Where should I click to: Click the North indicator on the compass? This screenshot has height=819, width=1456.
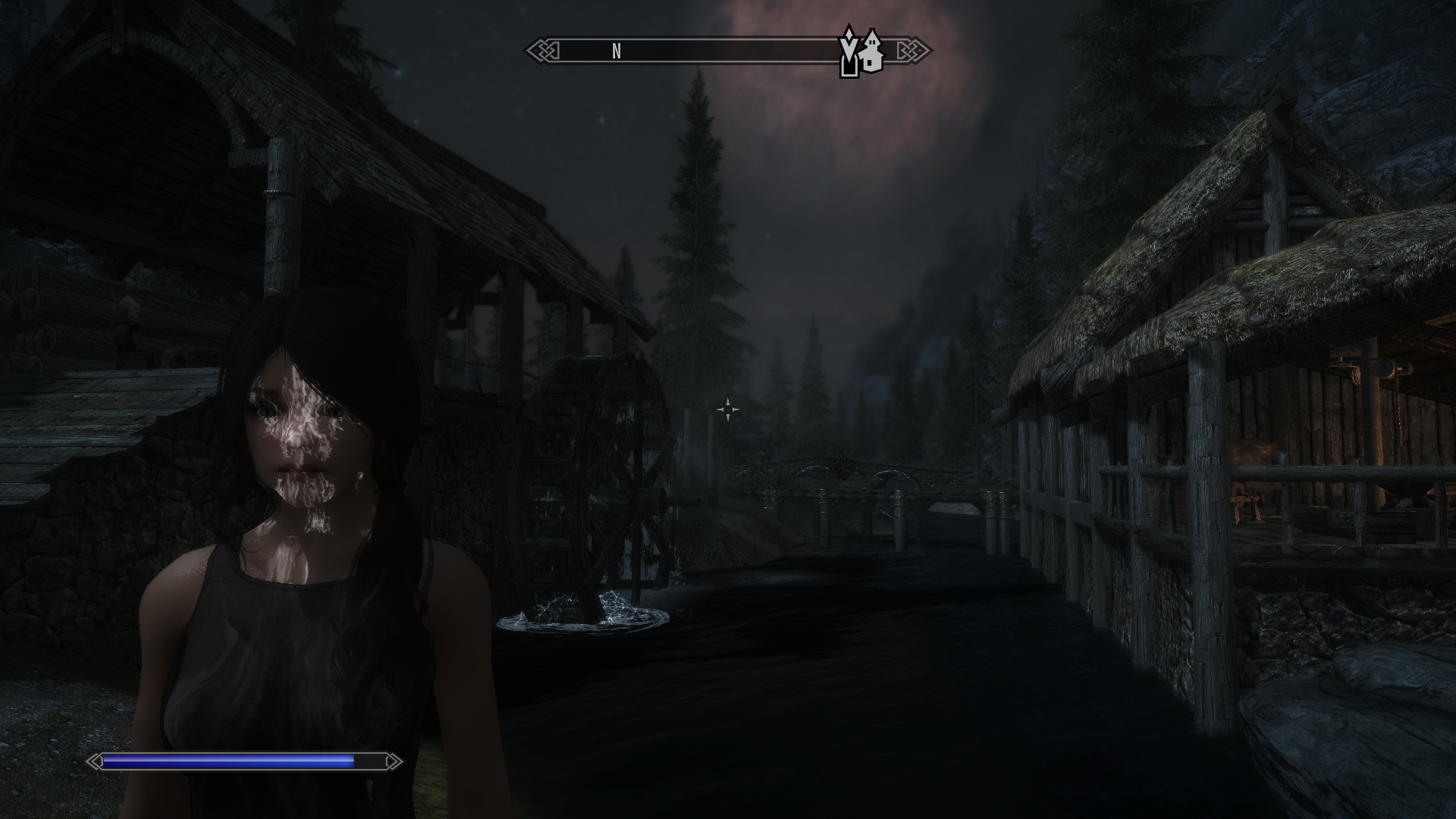617,52
